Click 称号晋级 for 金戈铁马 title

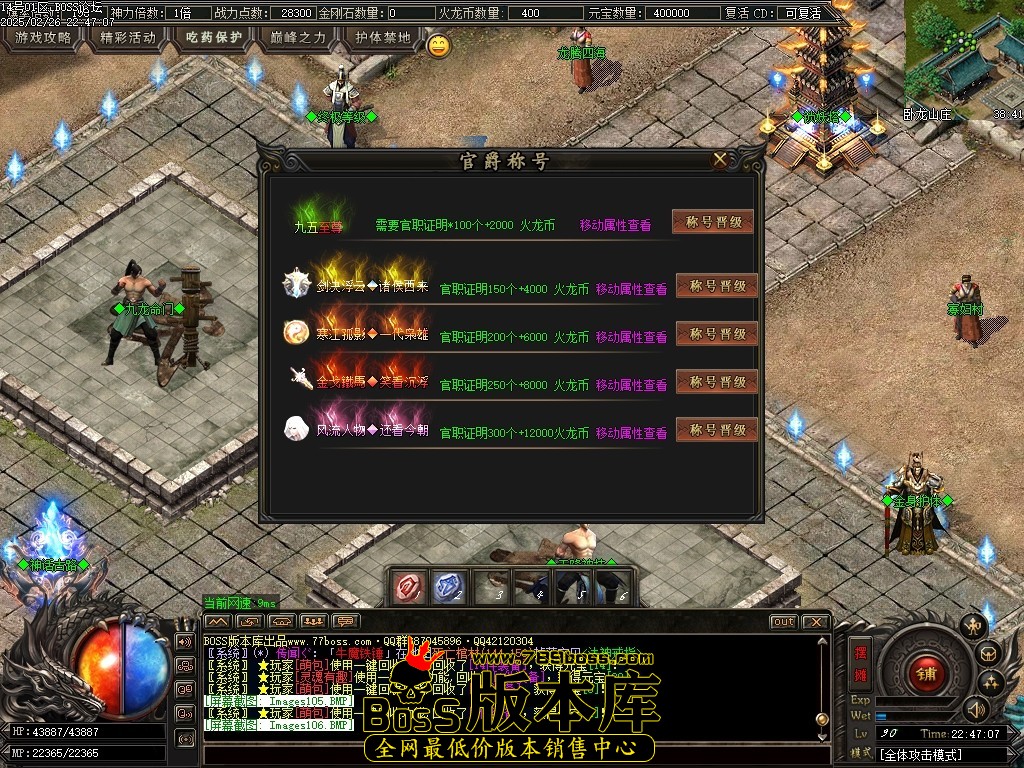[x=717, y=382]
